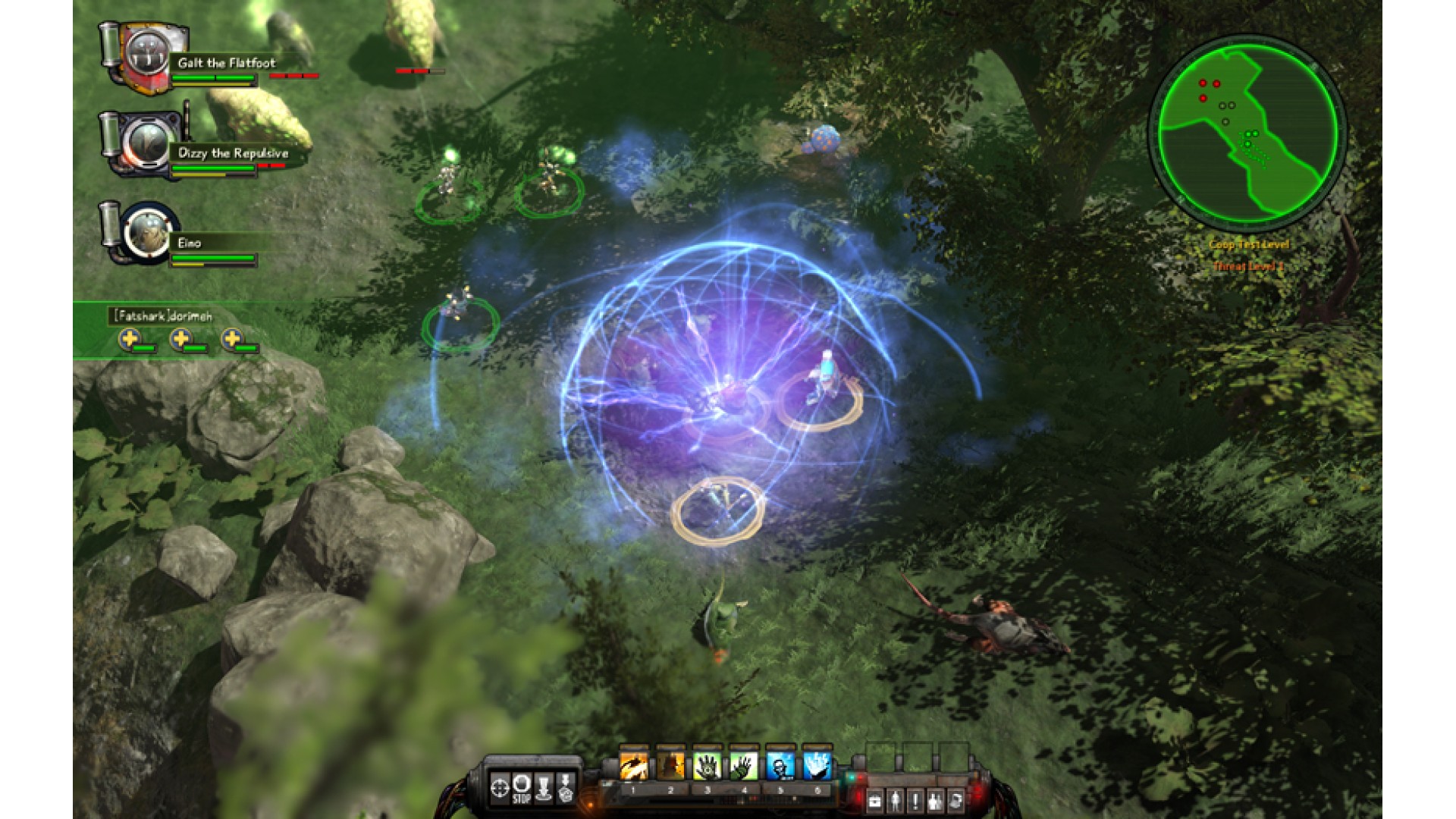
Task: Click the two-figures squad button
Action: [x=937, y=801]
